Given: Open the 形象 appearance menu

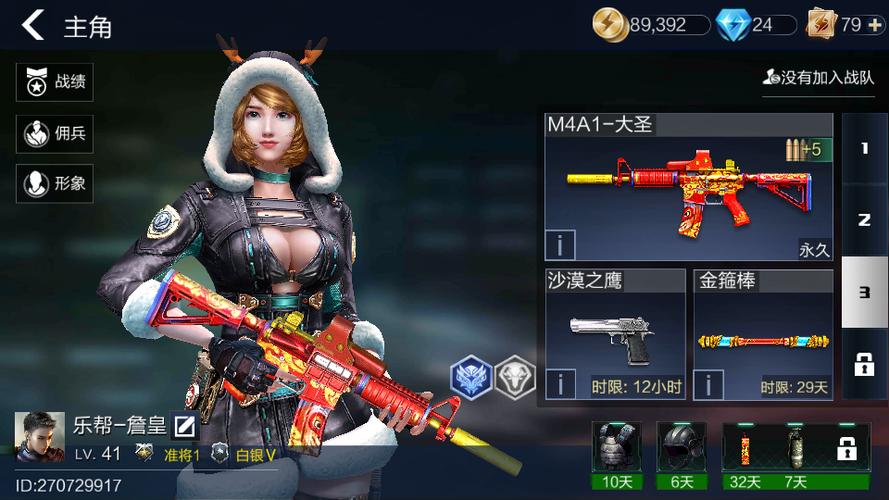Looking at the screenshot, I should 55,183.
